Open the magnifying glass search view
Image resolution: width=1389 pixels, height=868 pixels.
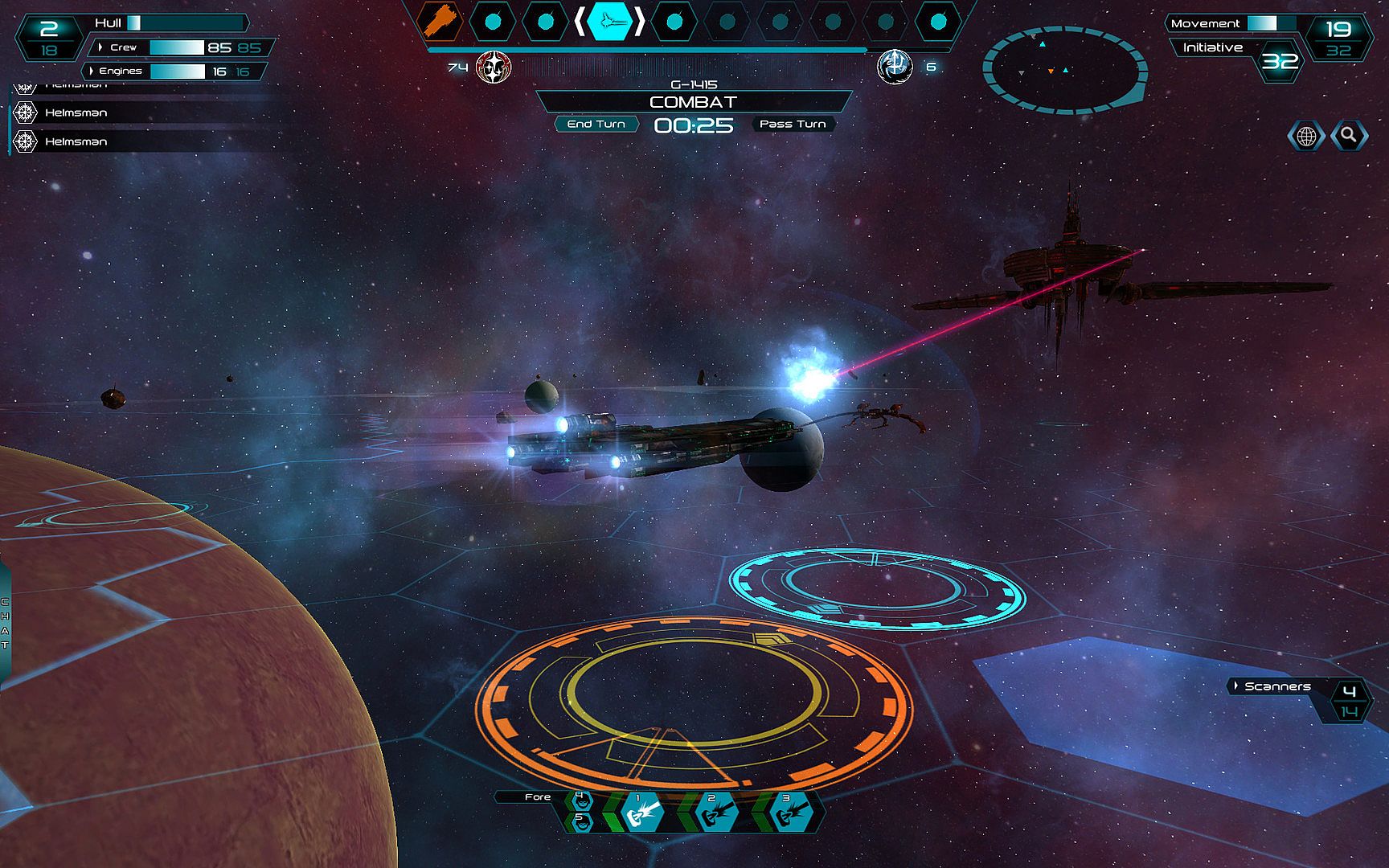(x=1349, y=135)
